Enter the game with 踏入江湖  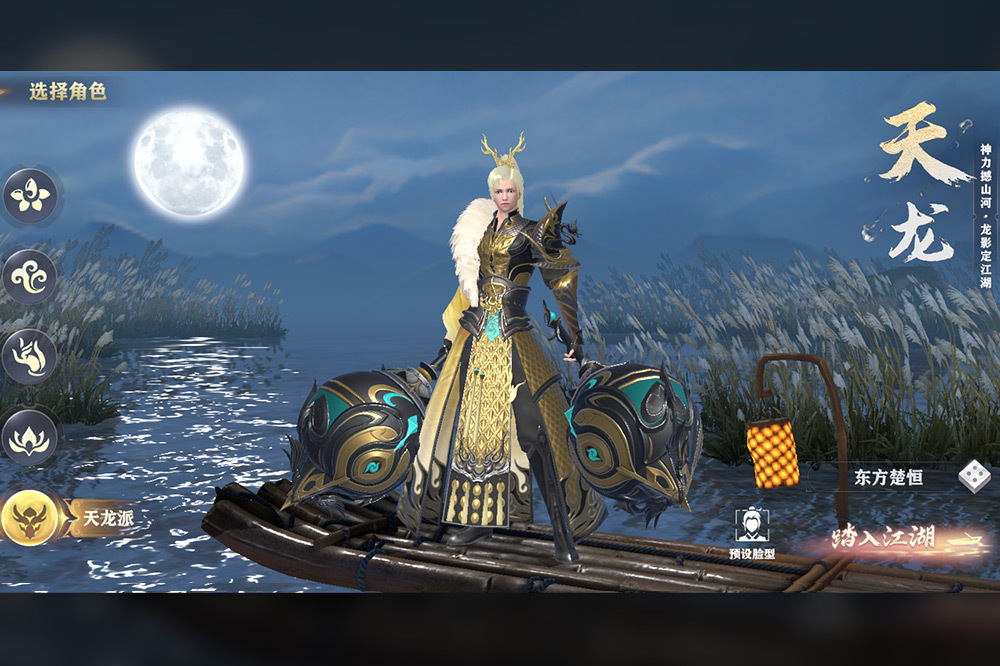(885, 540)
